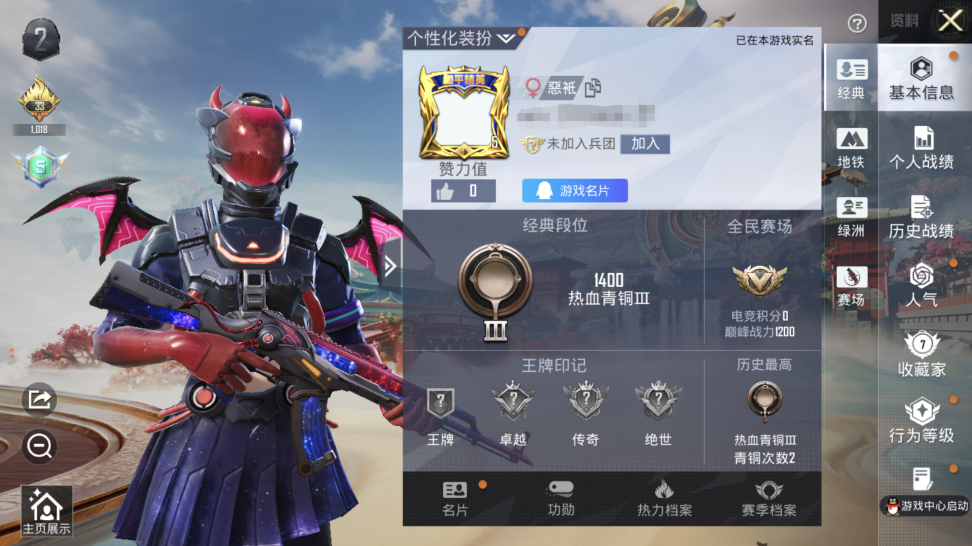The width and height of the screenshot is (972, 546).
Task: Click the 加入 button to join a corps
Action: tap(645, 144)
